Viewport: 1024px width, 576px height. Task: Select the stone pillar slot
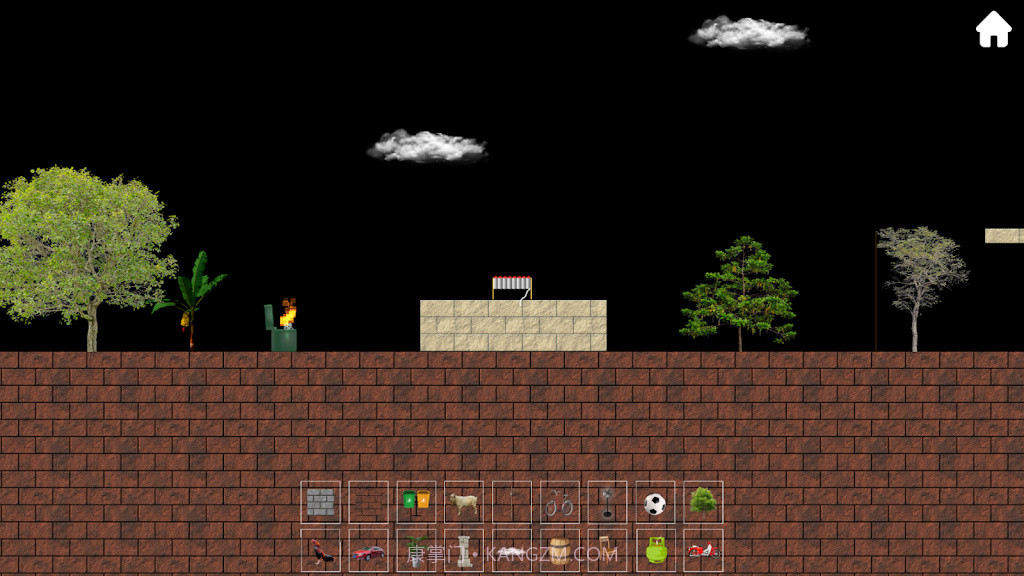pyautogui.click(x=464, y=551)
